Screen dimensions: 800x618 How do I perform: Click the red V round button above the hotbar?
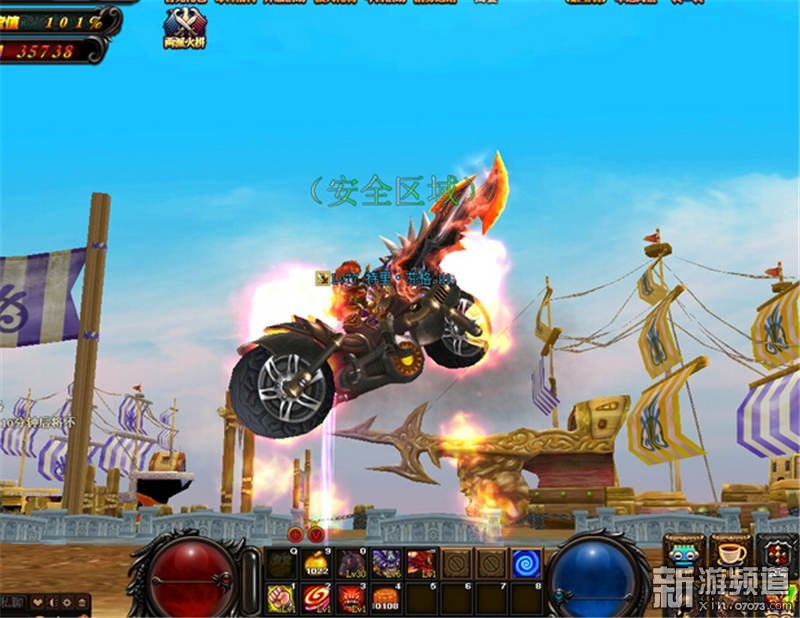point(316,534)
